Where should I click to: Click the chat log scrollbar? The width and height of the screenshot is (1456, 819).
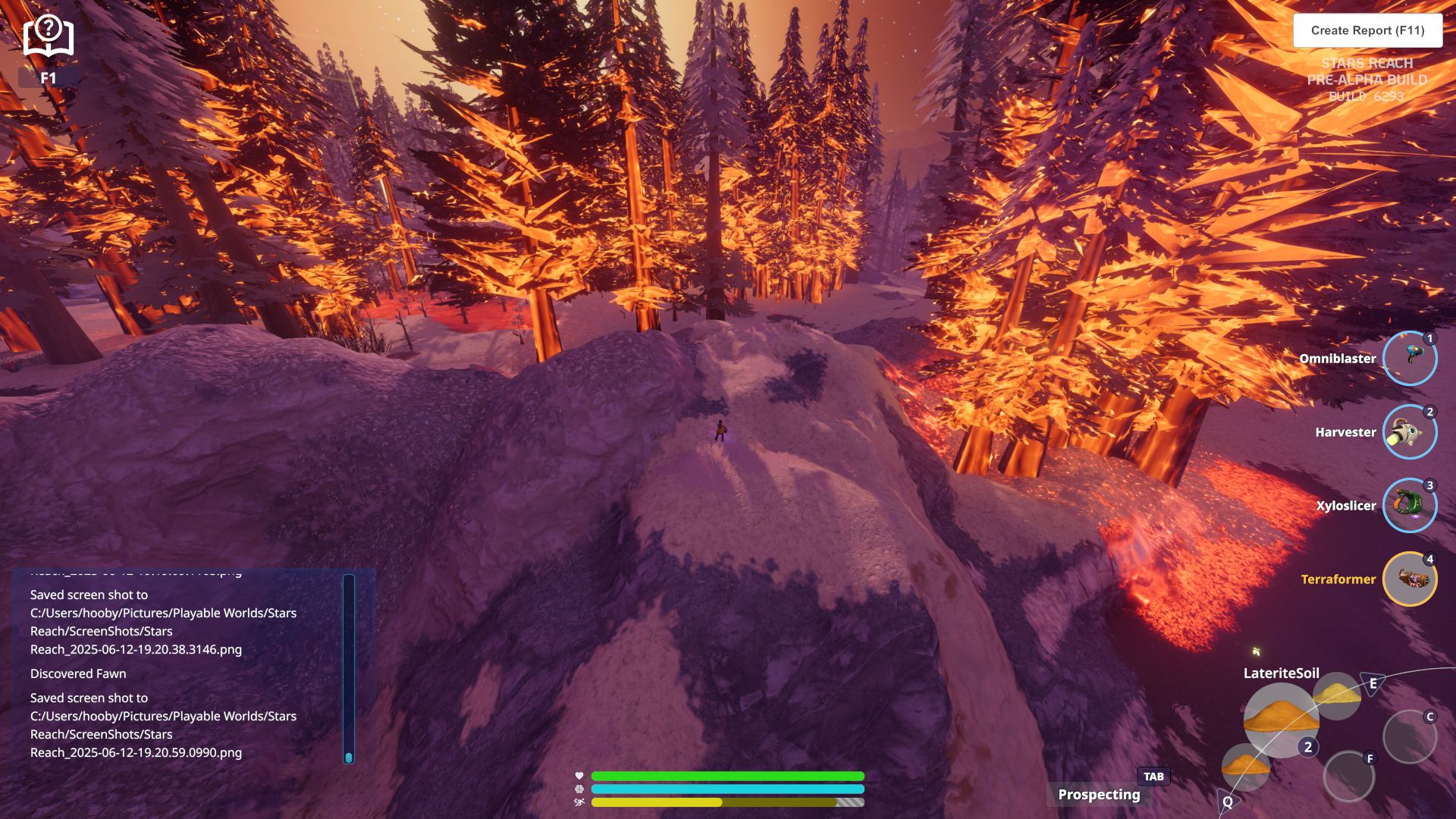349,667
